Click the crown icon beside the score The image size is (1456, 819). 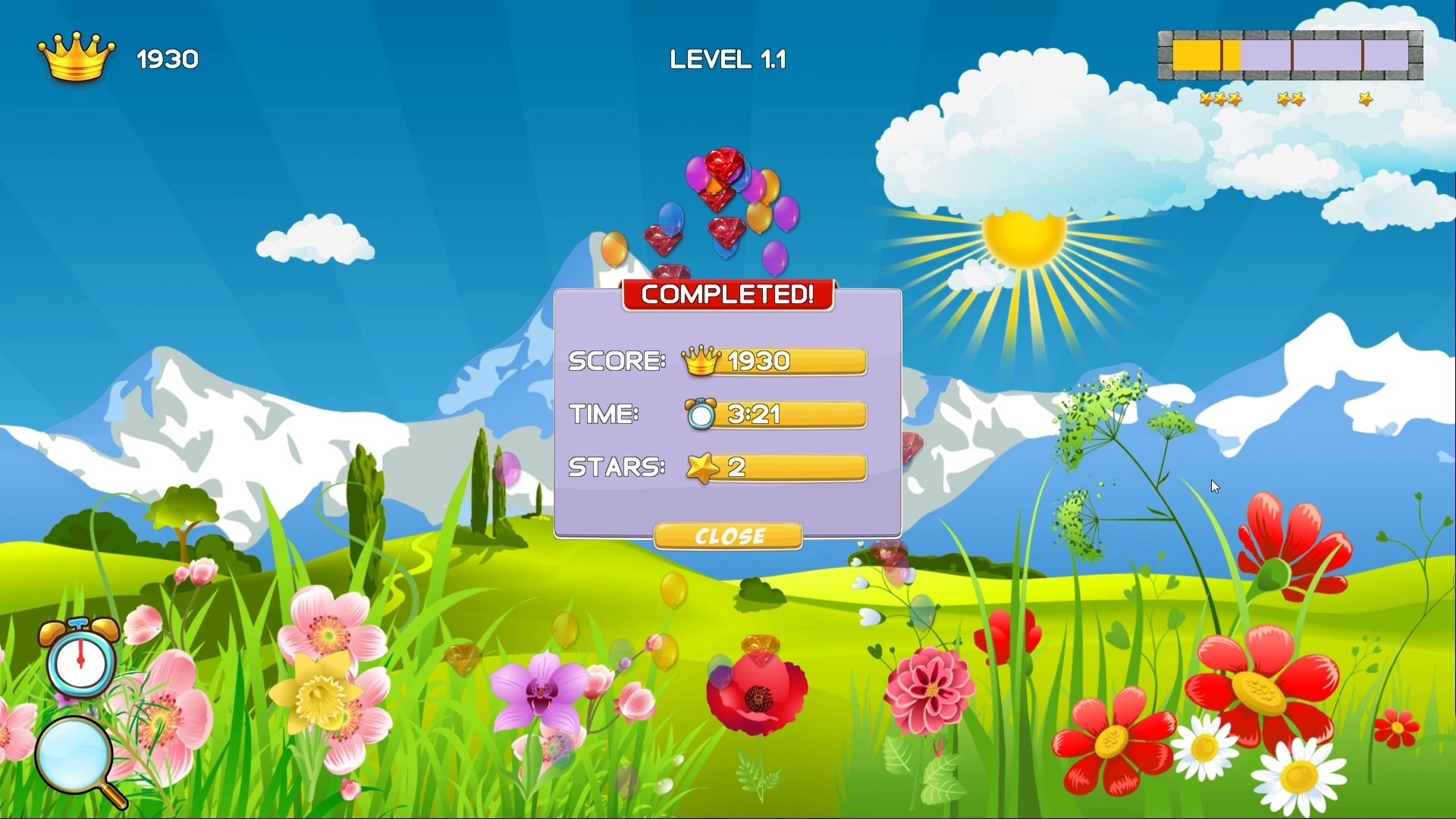tap(76, 57)
